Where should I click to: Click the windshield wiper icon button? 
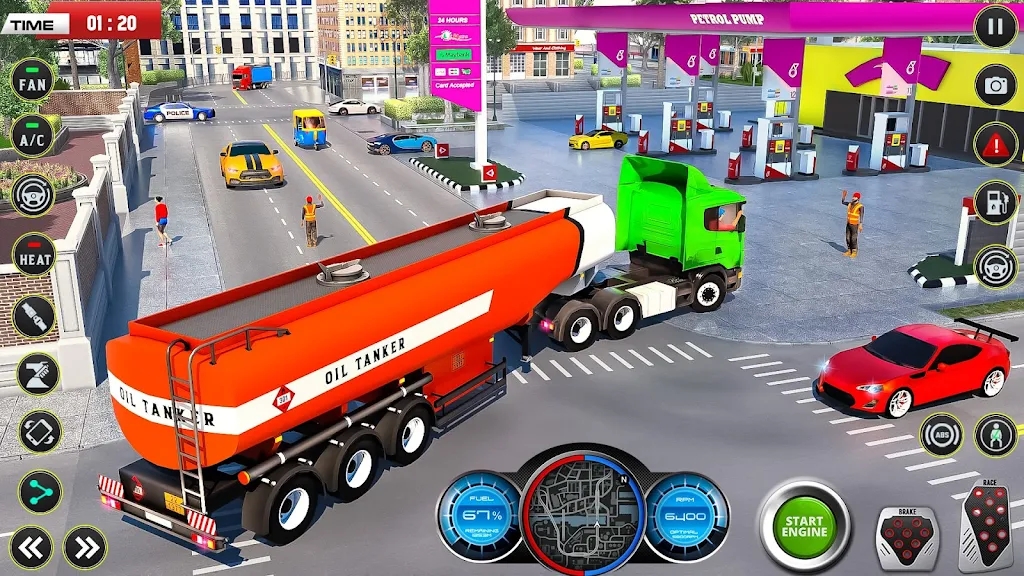[x=37, y=374]
